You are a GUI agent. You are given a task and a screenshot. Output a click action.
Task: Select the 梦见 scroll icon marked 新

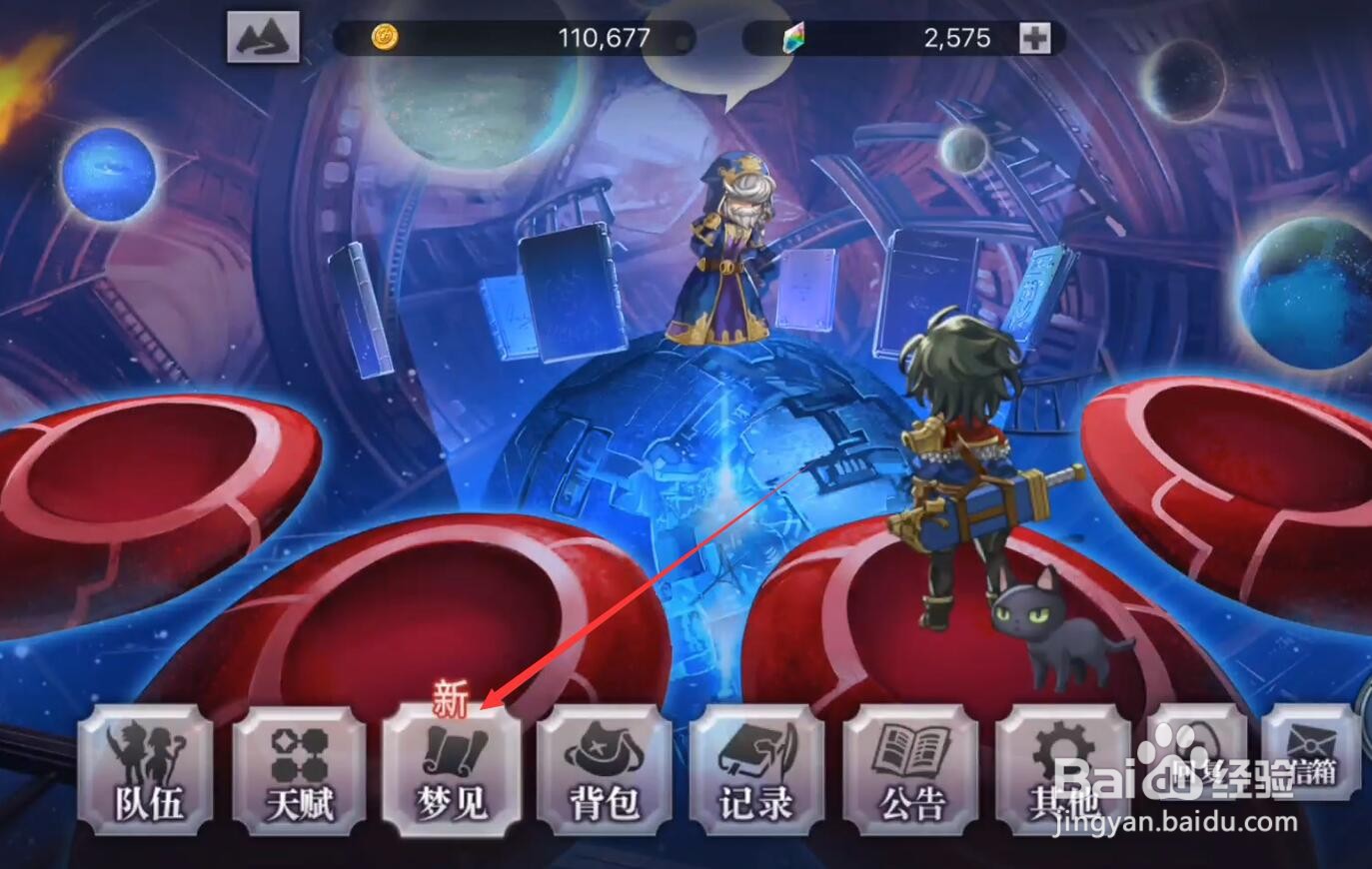[x=452, y=777]
